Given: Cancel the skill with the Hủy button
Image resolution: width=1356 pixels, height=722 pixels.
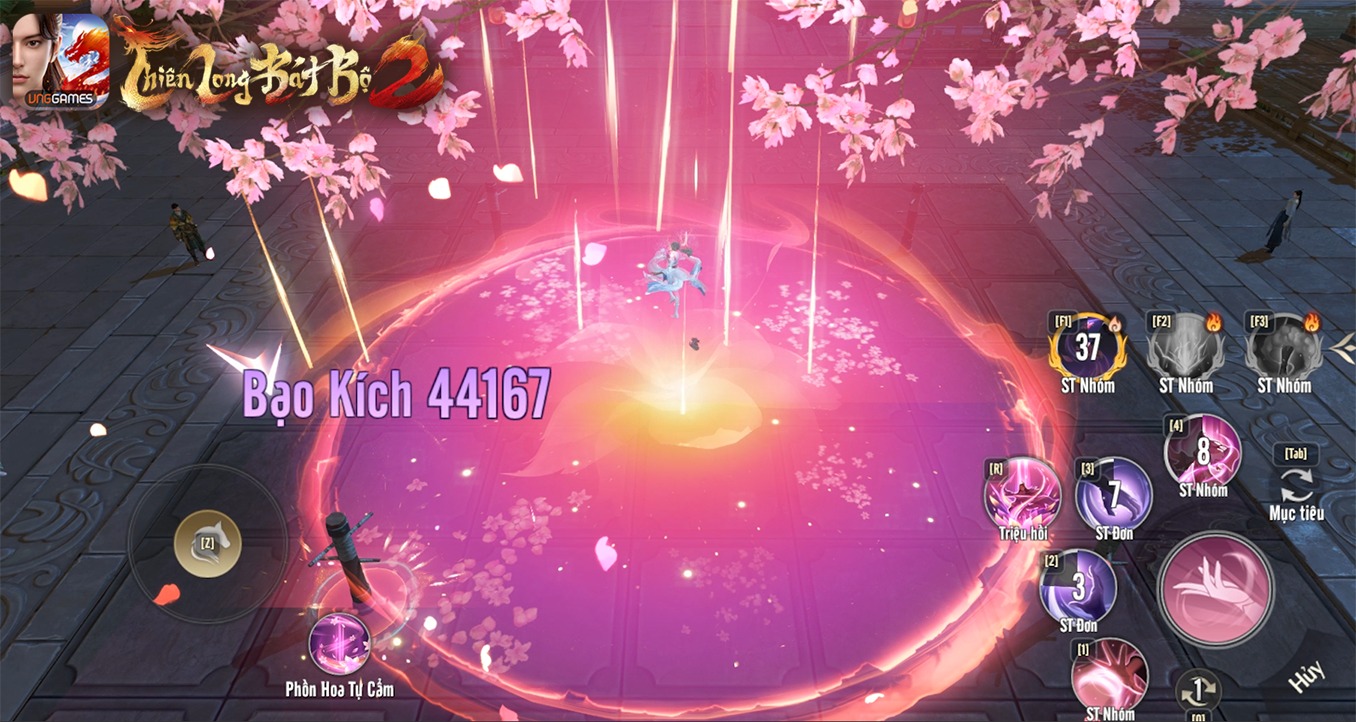Looking at the screenshot, I should pos(1306,677).
